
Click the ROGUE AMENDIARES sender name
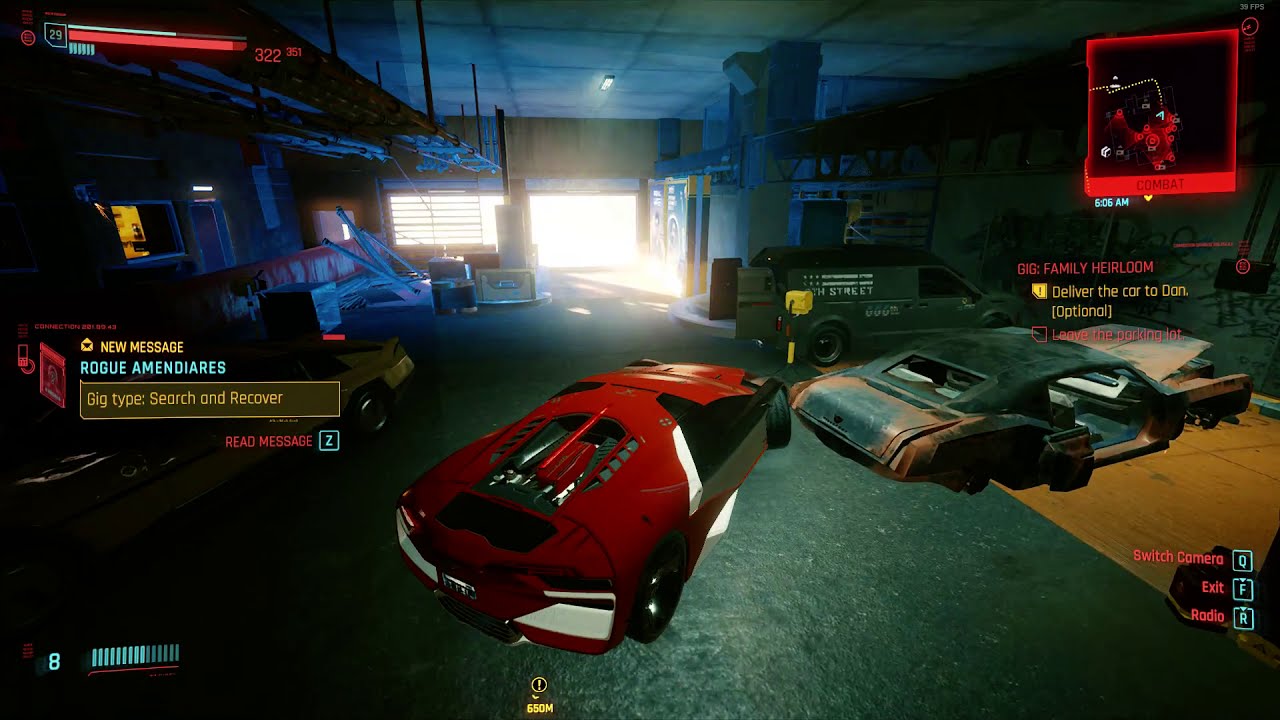[x=154, y=367]
